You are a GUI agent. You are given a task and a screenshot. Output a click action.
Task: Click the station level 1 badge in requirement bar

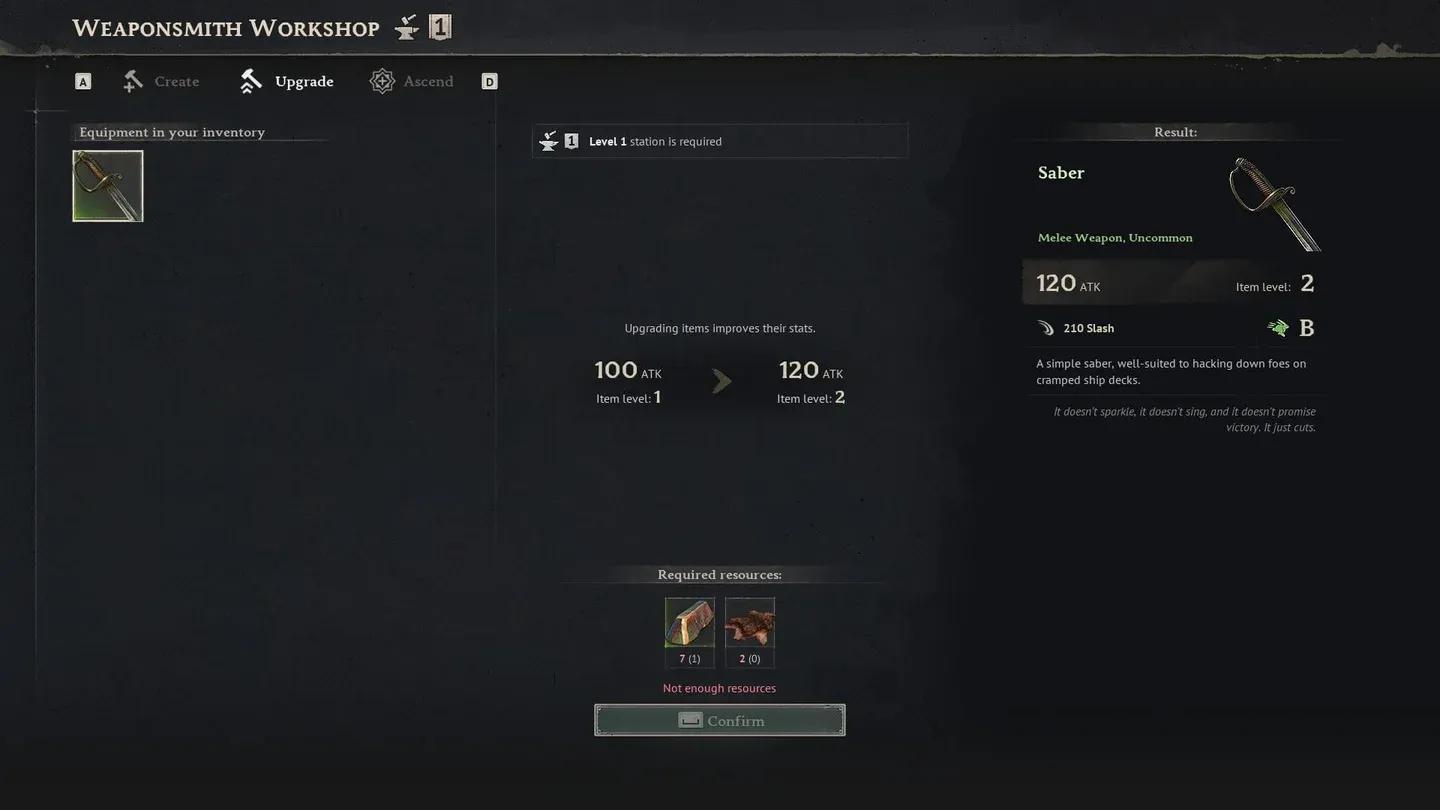pyautogui.click(x=571, y=140)
